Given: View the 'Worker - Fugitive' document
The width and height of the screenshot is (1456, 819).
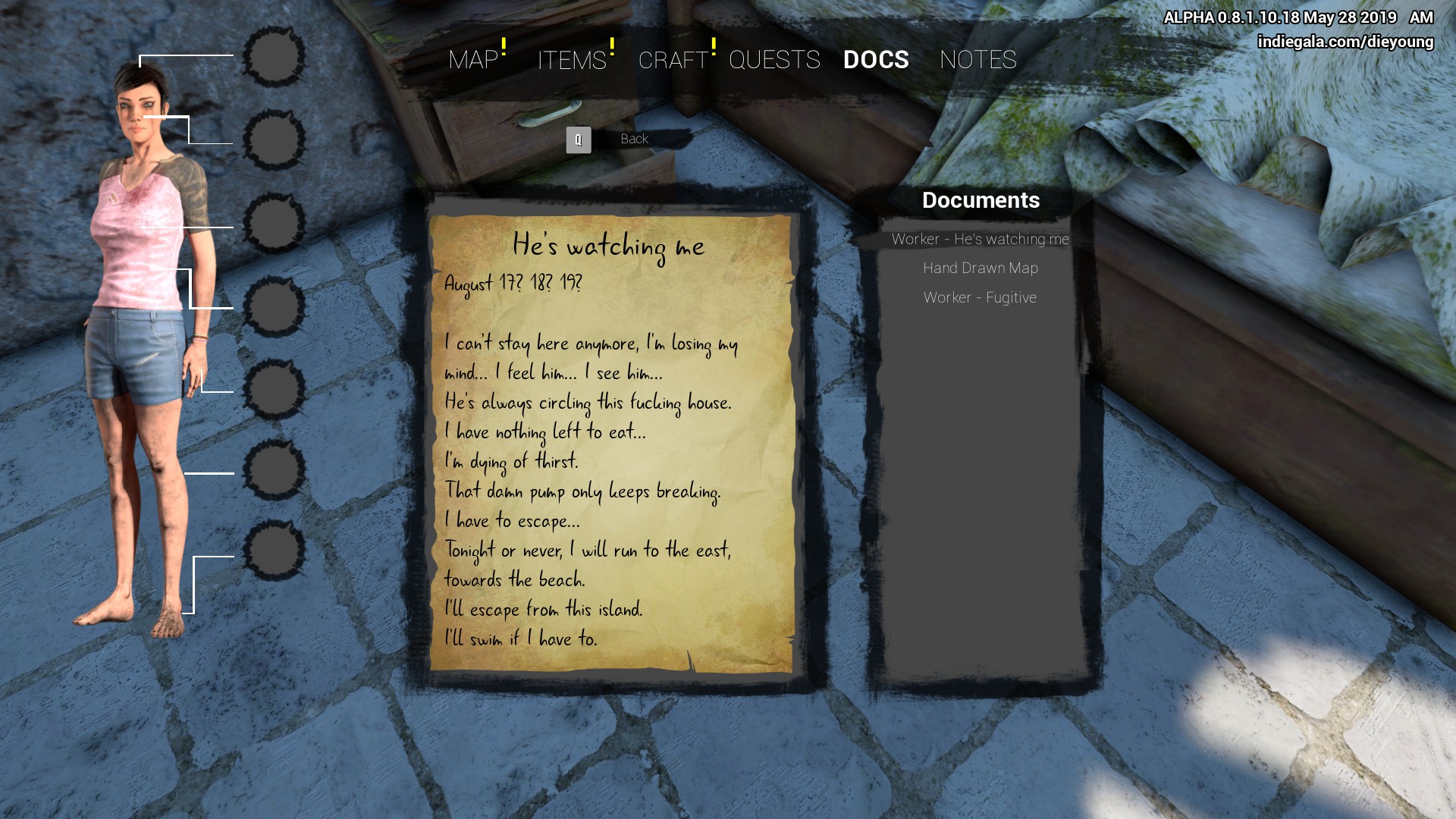Looking at the screenshot, I should pos(980,298).
